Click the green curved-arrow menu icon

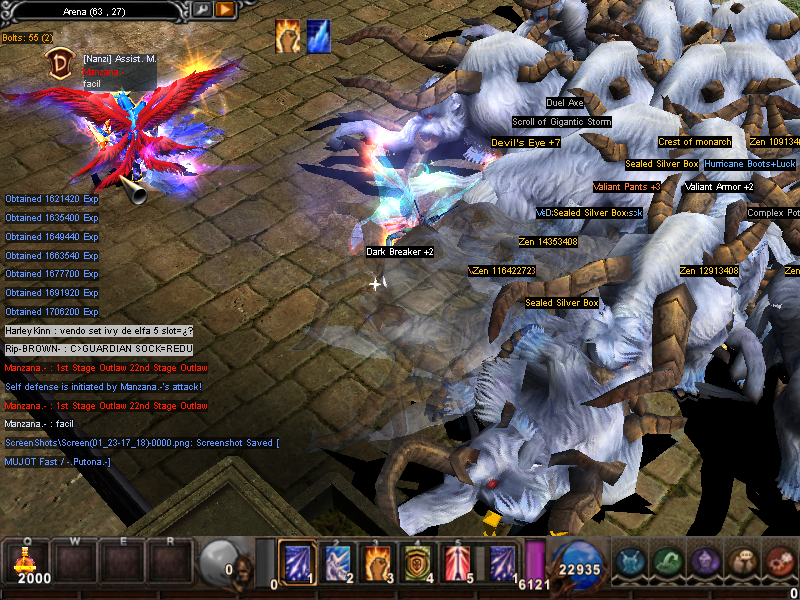(x=669, y=562)
